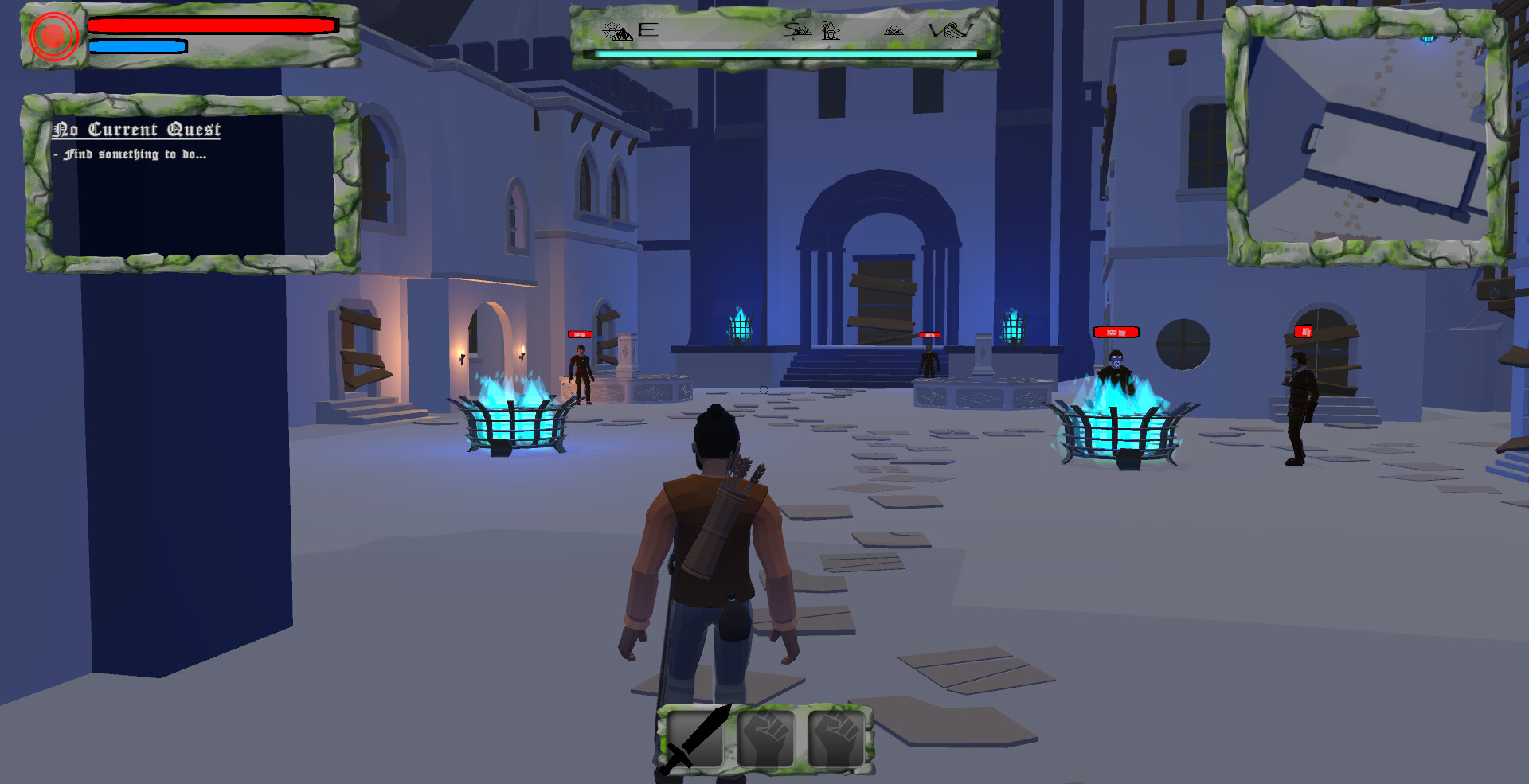Open the No Current Quest log header
This screenshot has height=784, width=1529.
click(x=137, y=128)
